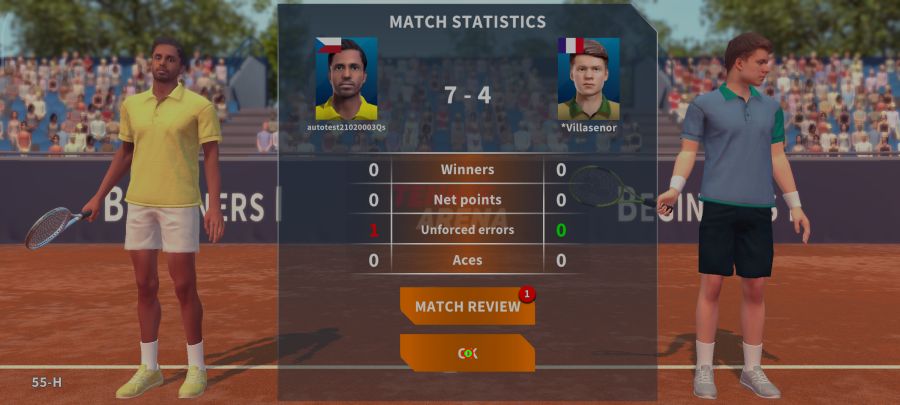Viewport: 900px width, 405px height.
Task: Open the Match Review screen
Action: click(467, 306)
